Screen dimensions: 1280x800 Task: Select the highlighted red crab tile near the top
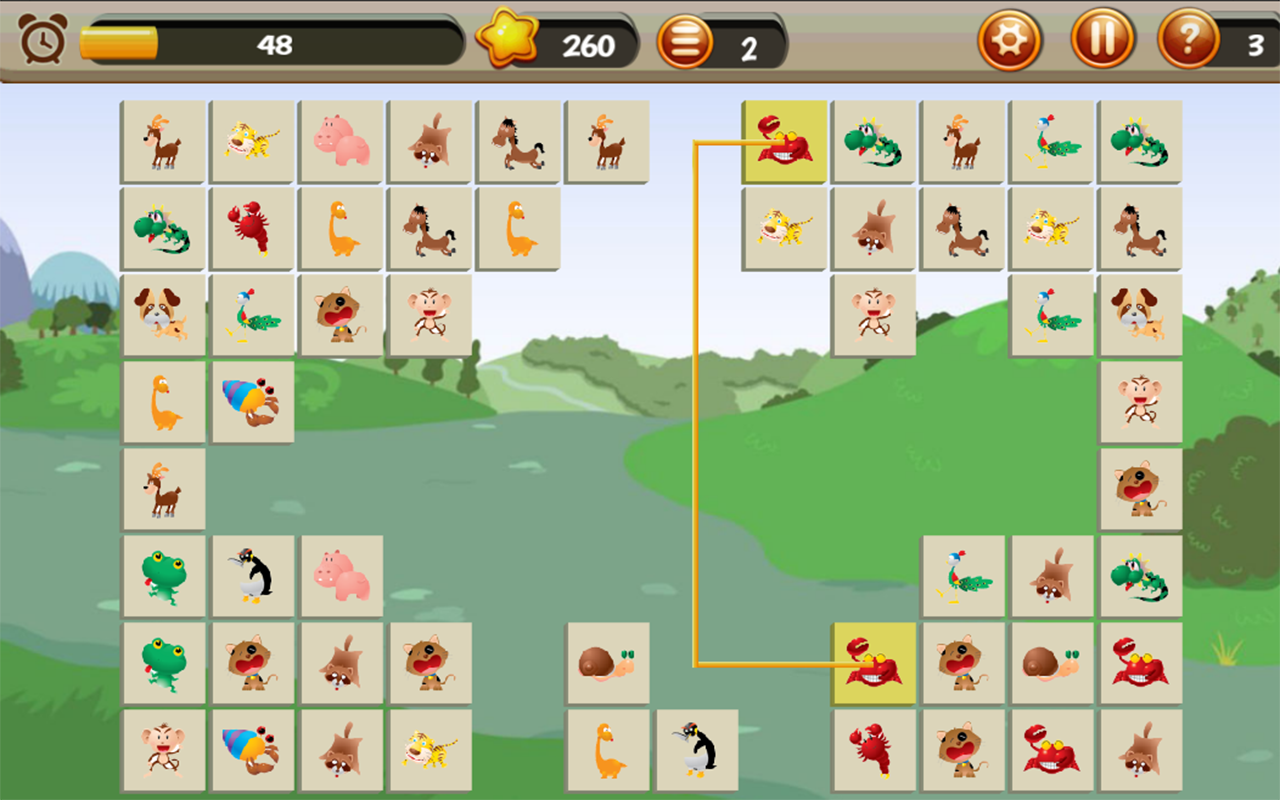[x=783, y=141]
